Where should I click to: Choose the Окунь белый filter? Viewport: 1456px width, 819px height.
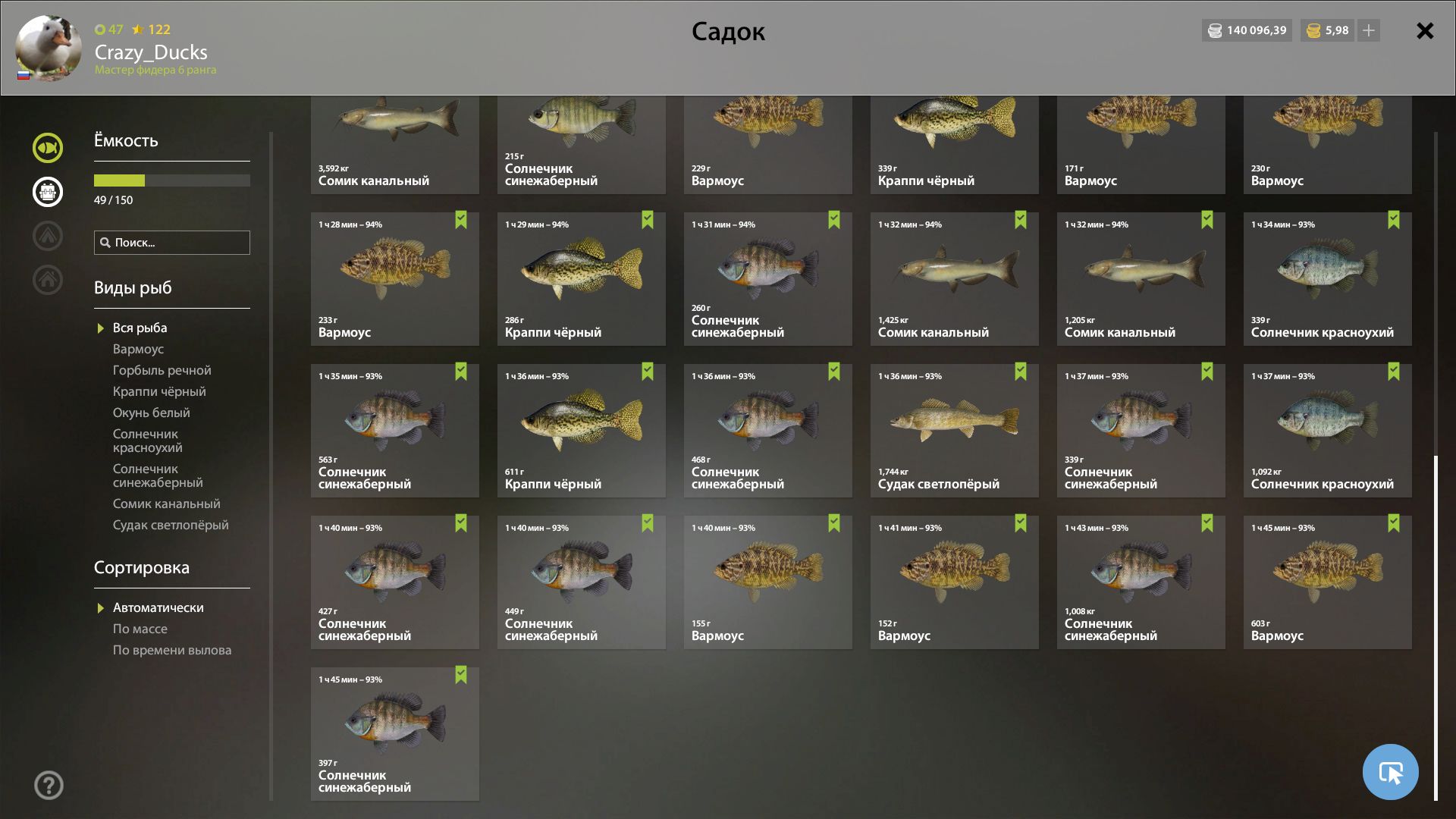coord(151,413)
